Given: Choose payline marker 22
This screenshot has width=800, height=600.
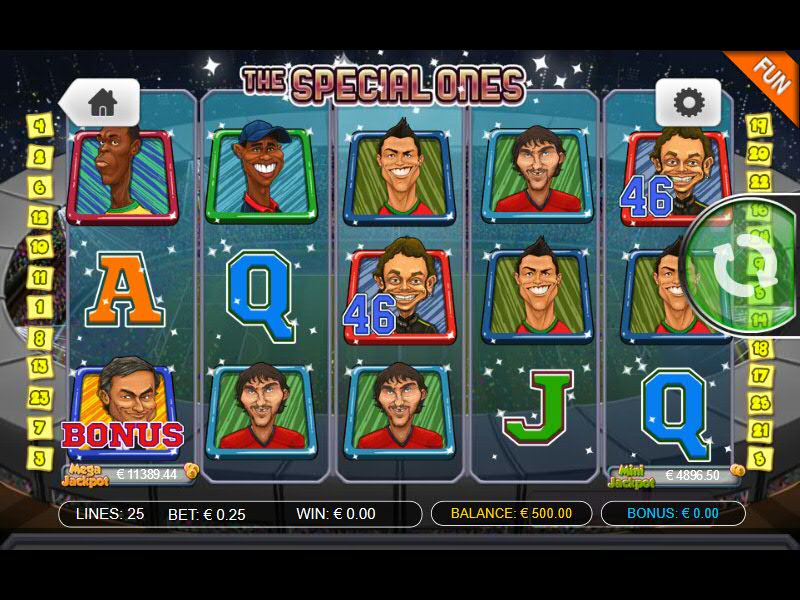Looking at the screenshot, I should (x=759, y=183).
